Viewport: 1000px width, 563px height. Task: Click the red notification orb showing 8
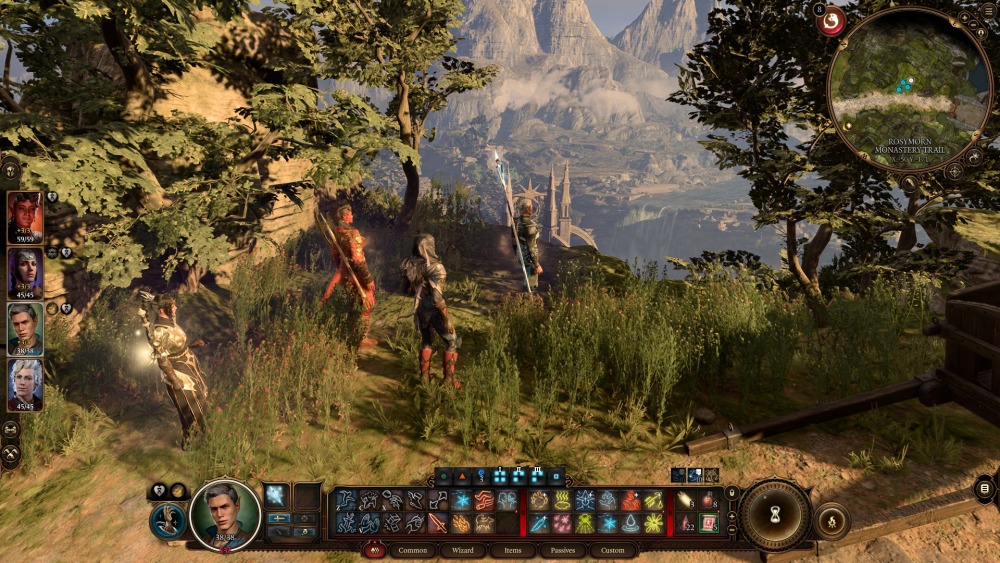tap(830, 20)
